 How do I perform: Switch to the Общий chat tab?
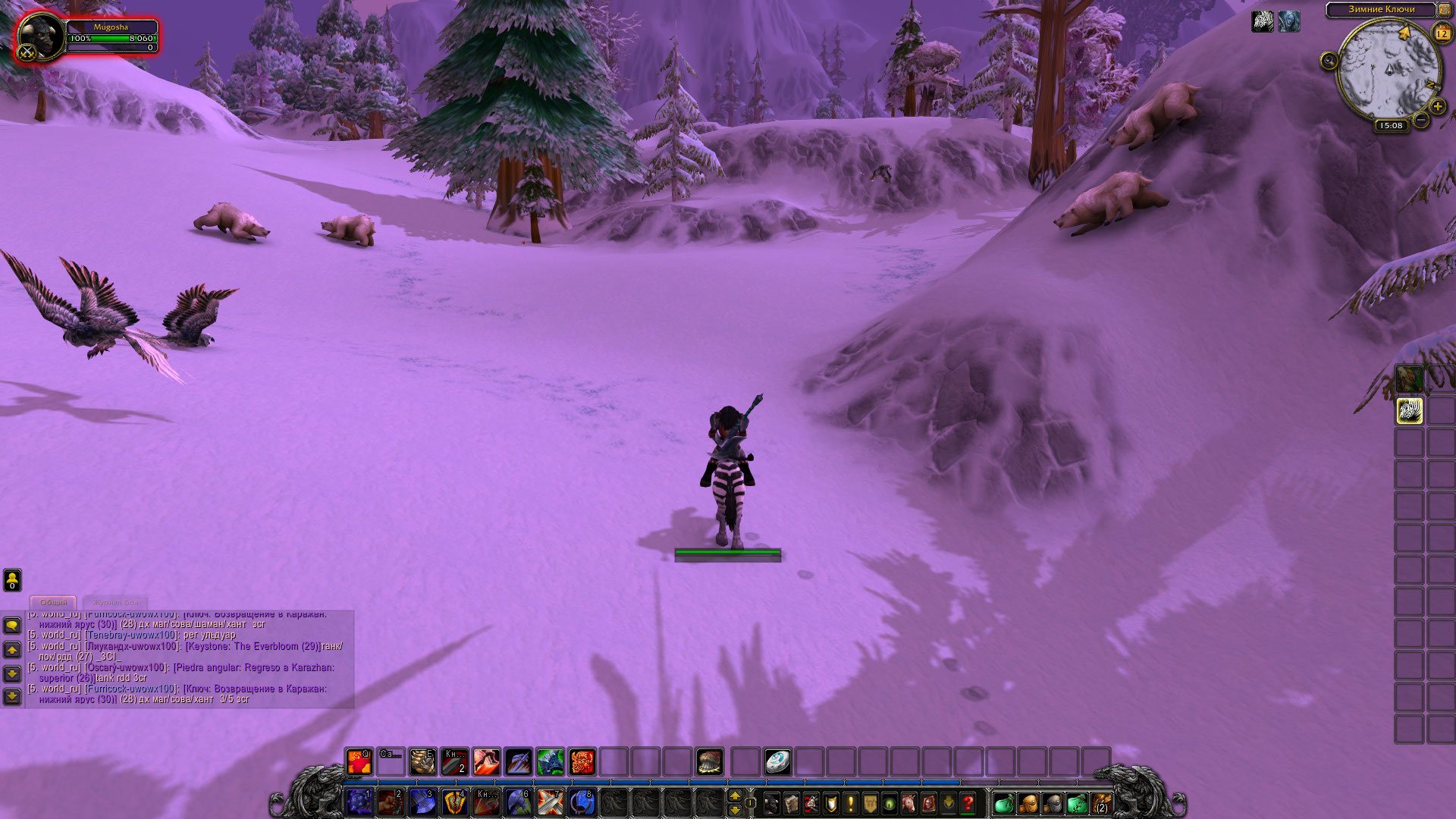[53, 602]
